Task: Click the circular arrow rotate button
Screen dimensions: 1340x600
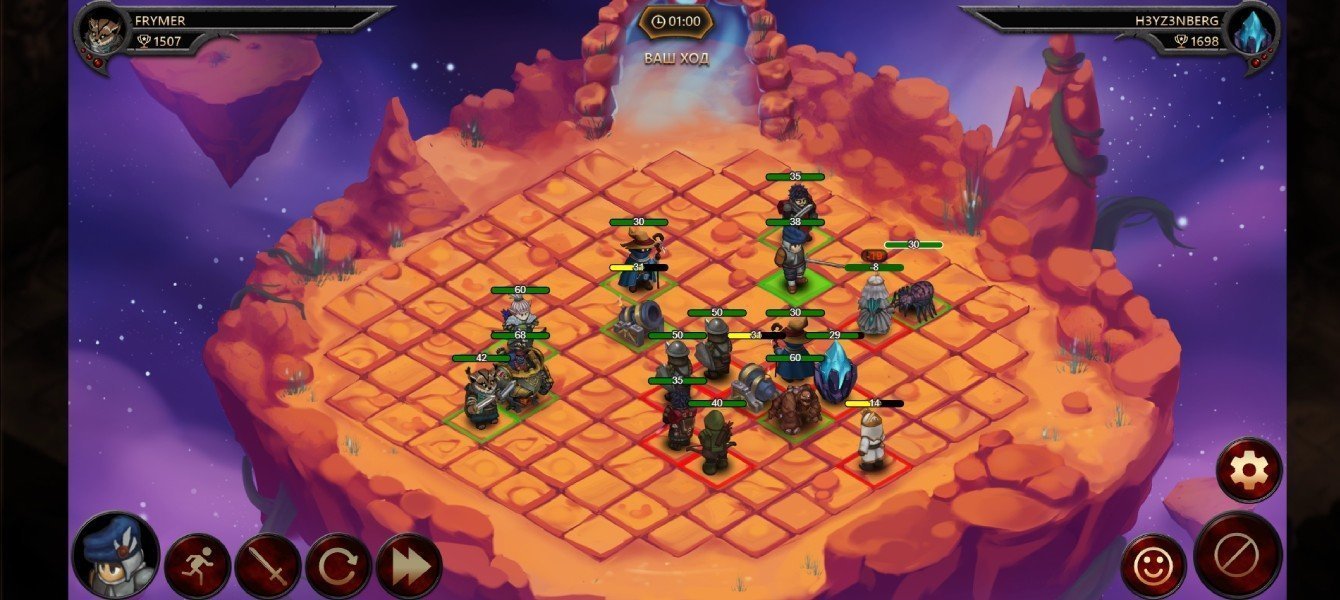Action: pos(338,566)
